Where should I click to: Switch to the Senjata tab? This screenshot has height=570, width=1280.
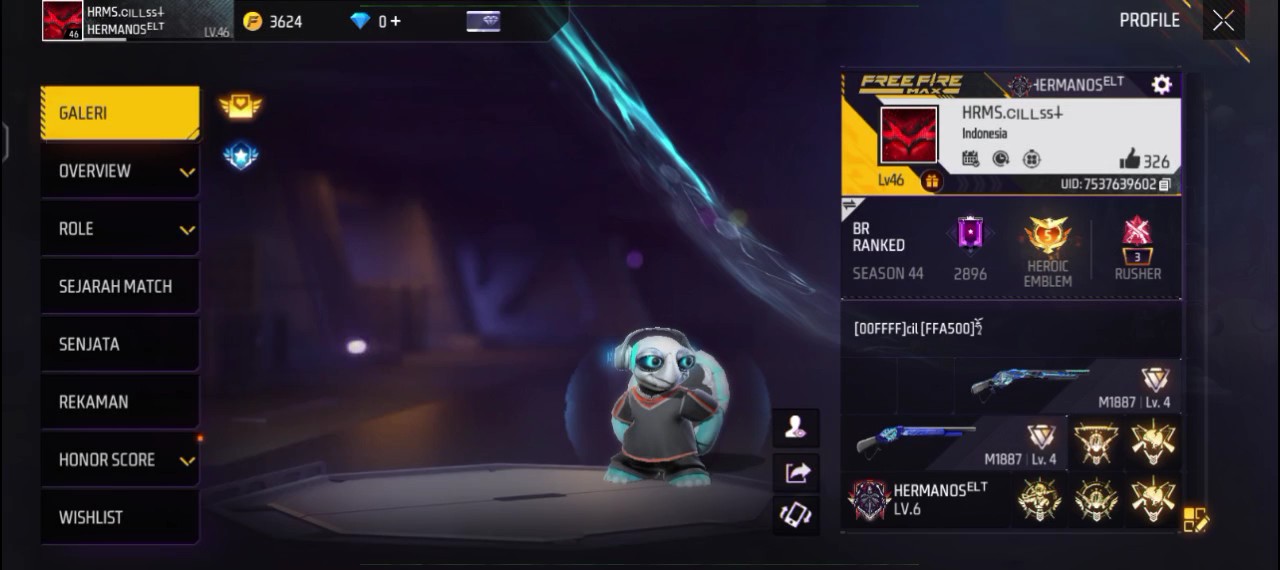tap(120, 344)
